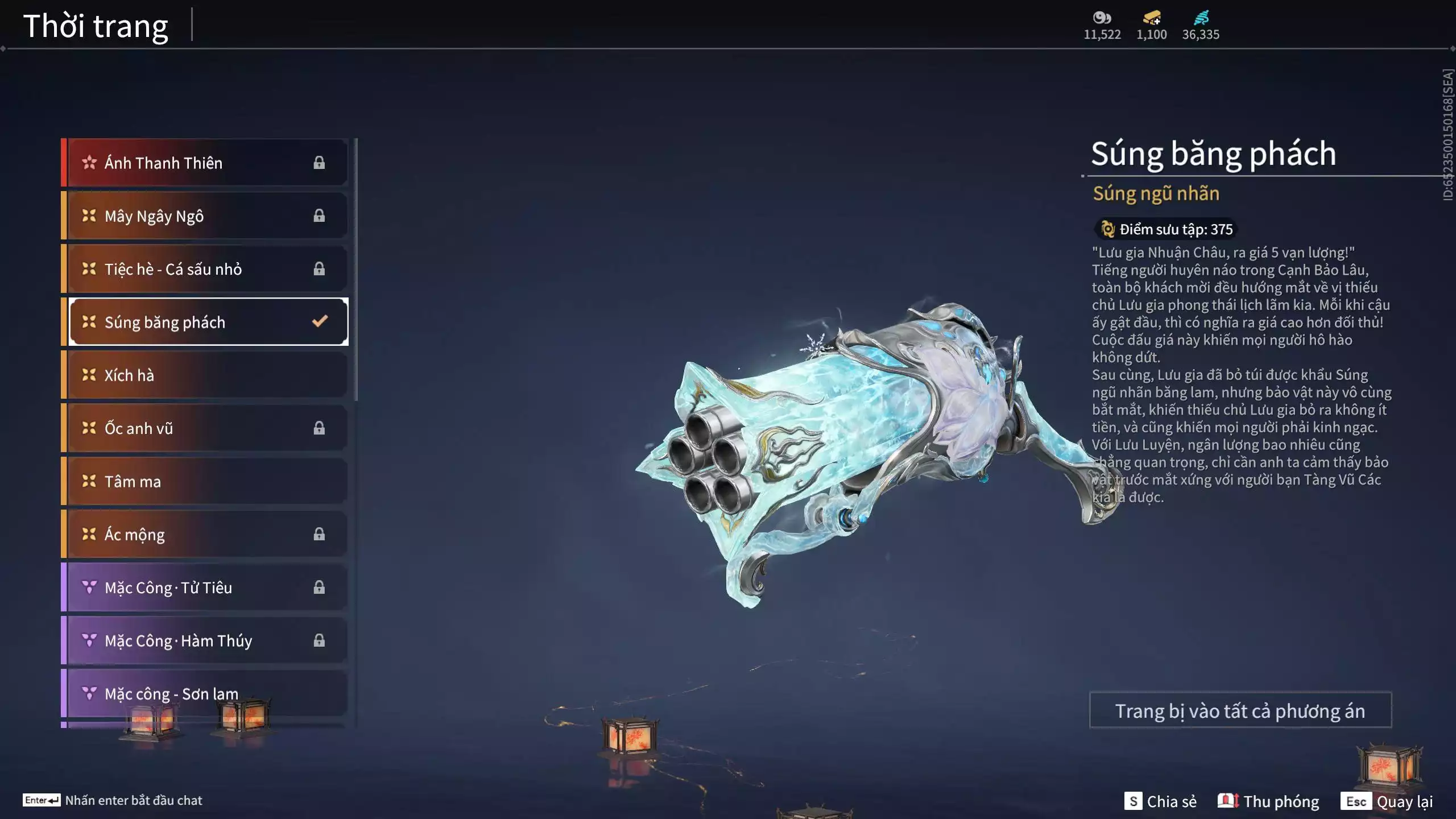Viewport: 1456px width, 819px height.
Task: Pick Tiệc hè - Cá sấu nhỏ skin
Action: point(205,269)
